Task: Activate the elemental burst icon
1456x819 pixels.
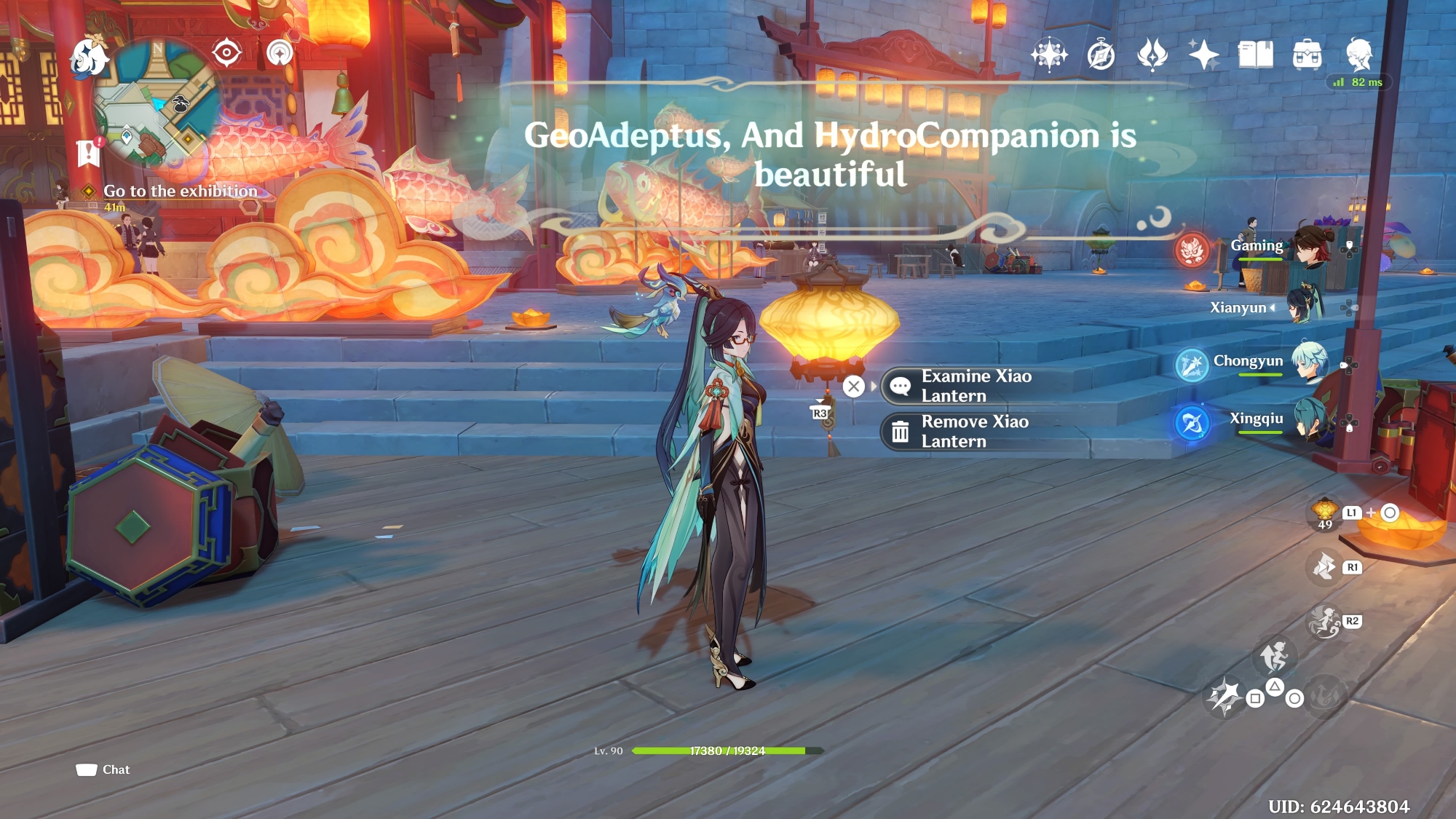Action: pyautogui.click(x=1324, y=695)
